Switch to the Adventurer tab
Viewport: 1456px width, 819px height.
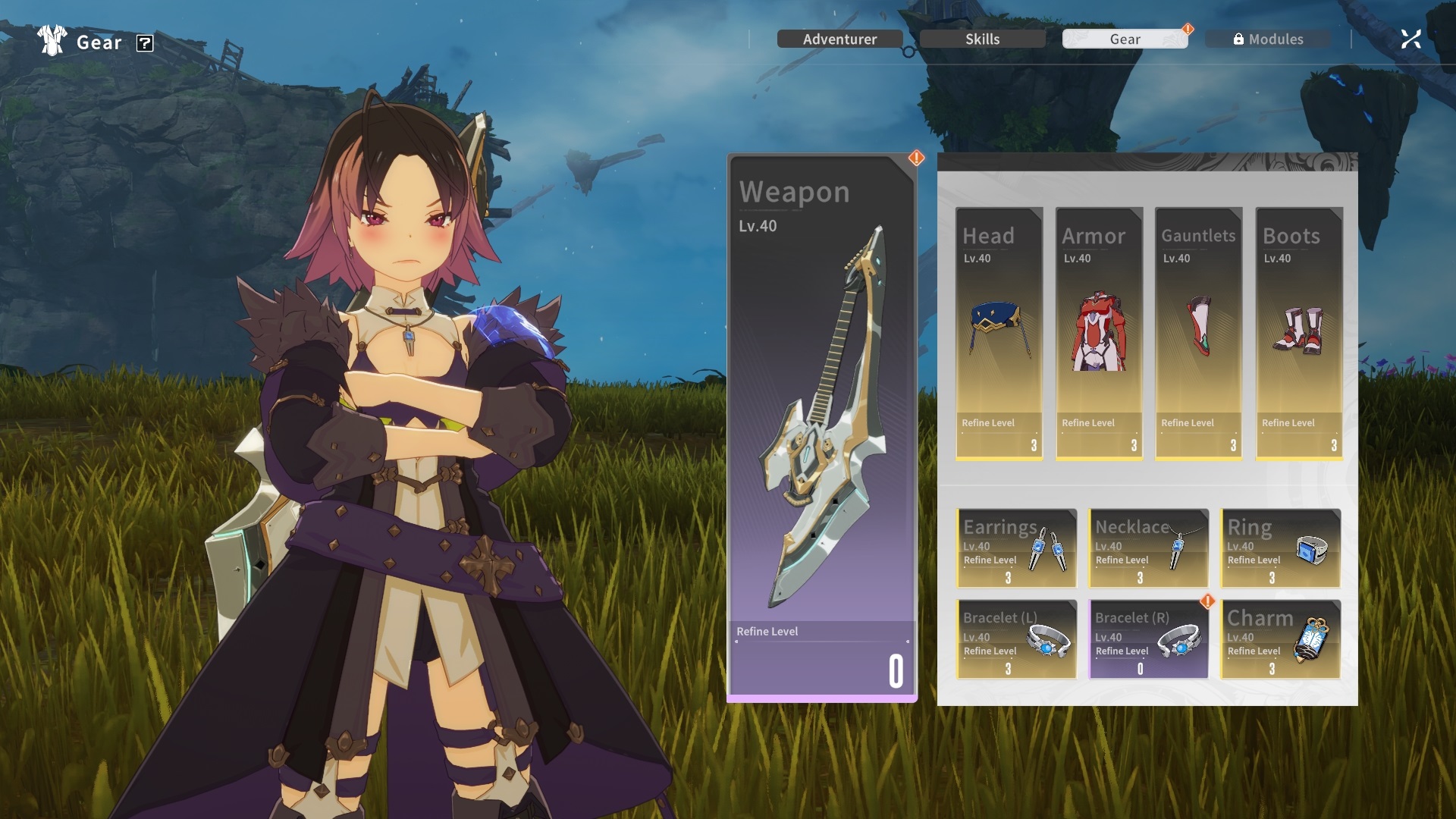(839, 39)
